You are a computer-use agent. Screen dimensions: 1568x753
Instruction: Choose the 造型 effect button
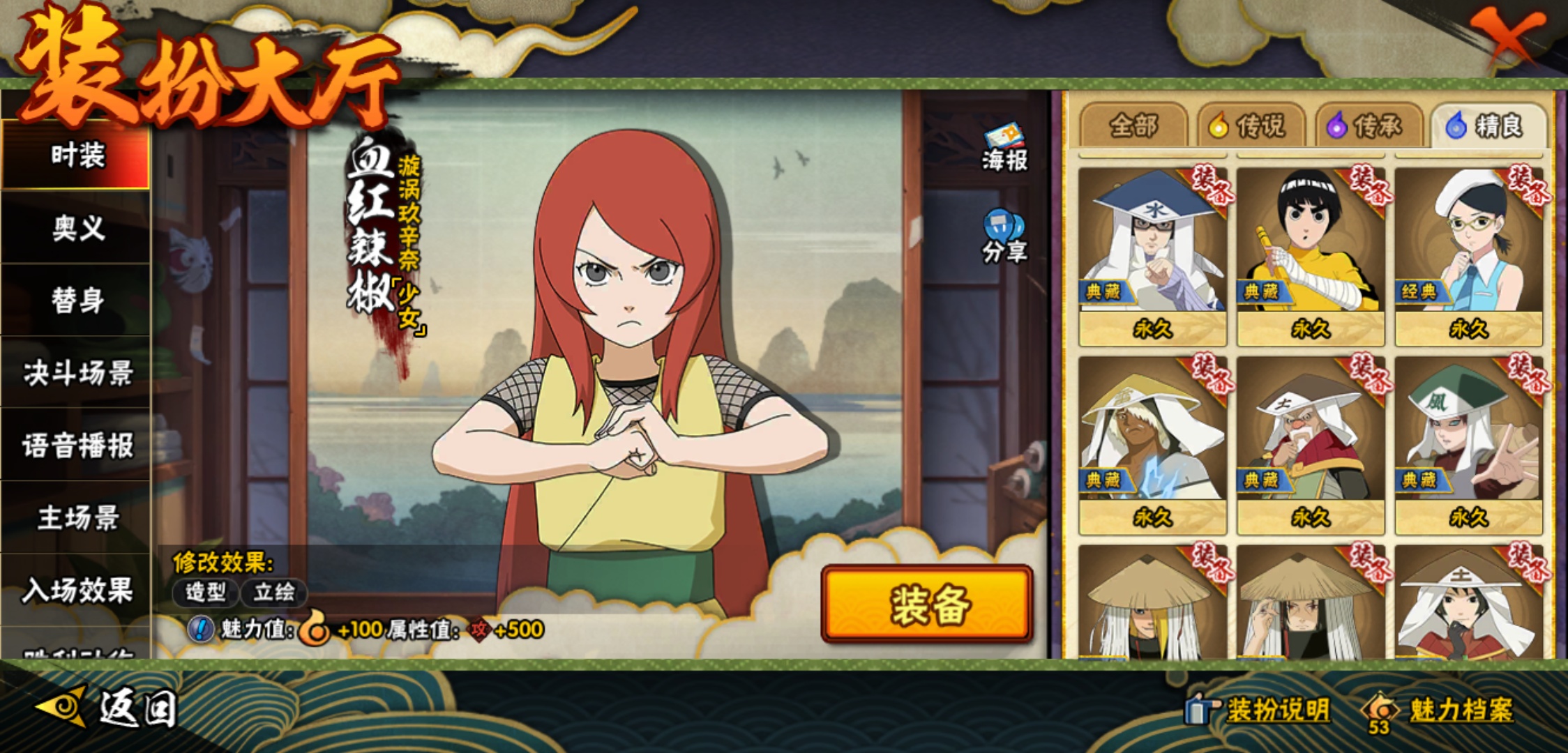point(205,593)
